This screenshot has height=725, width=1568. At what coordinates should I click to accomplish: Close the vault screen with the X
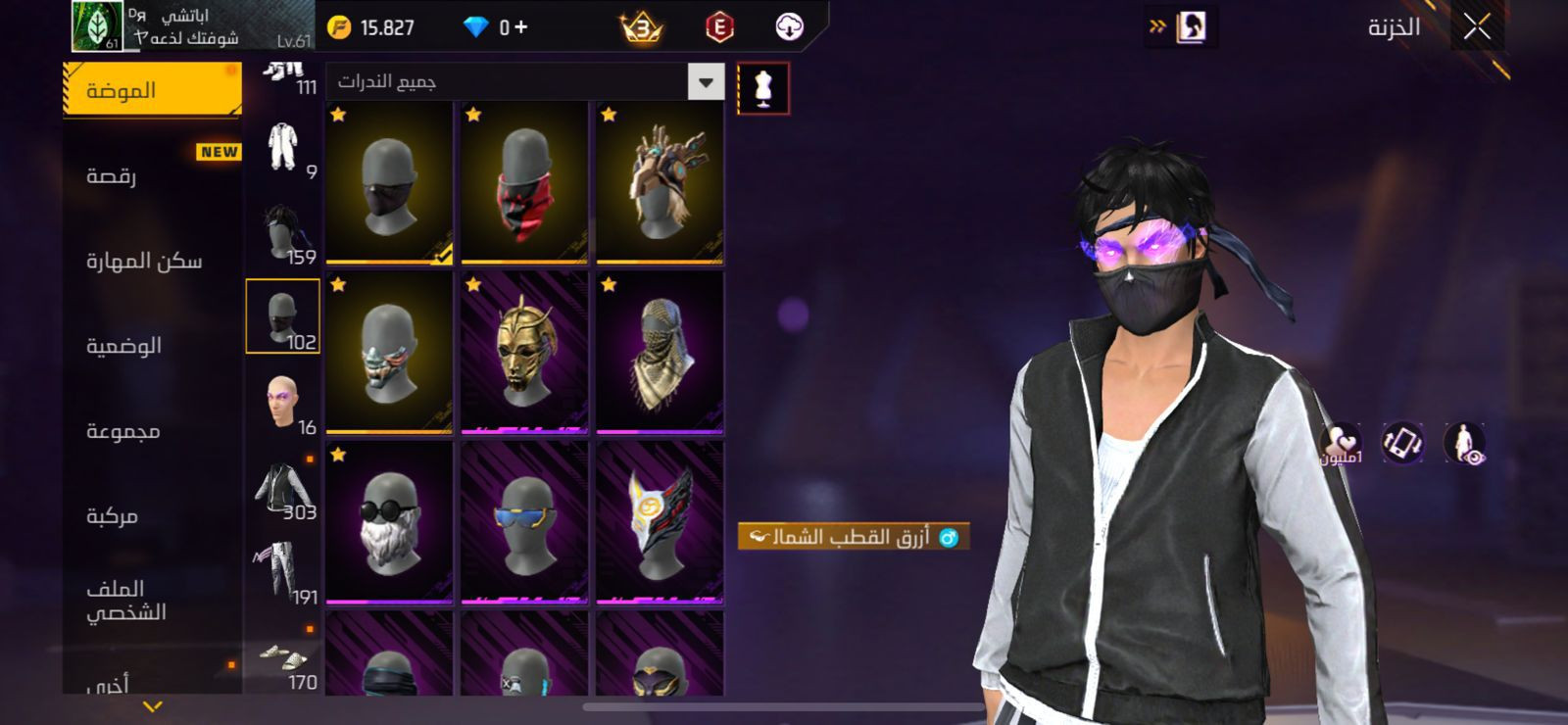(x=1477, y=27)
